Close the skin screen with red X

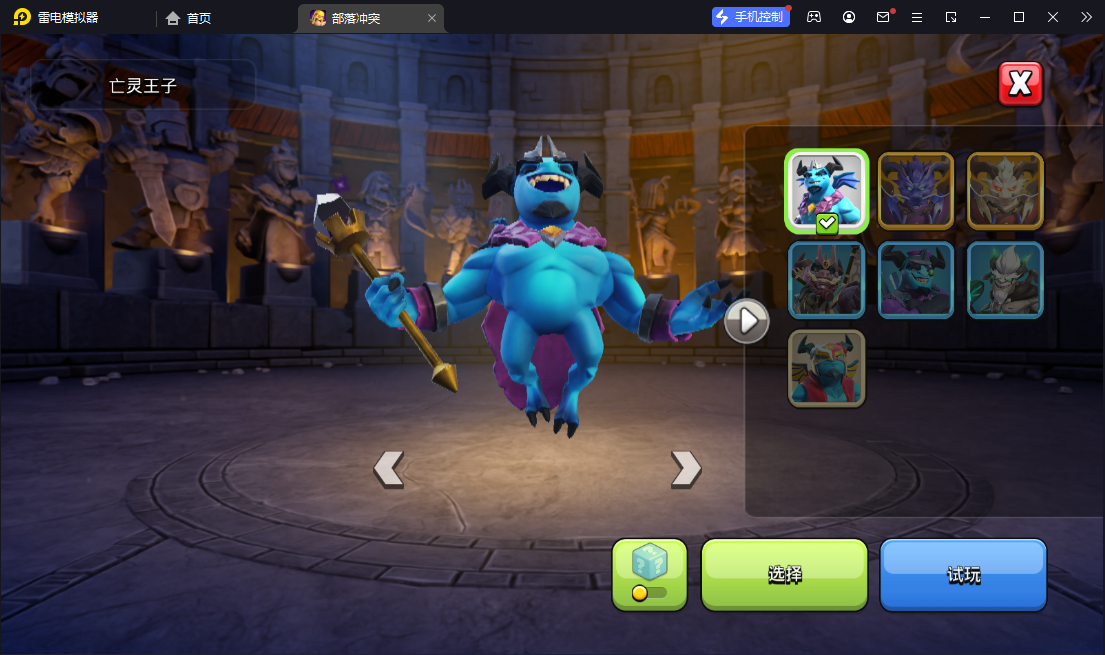coord(1020,84)
